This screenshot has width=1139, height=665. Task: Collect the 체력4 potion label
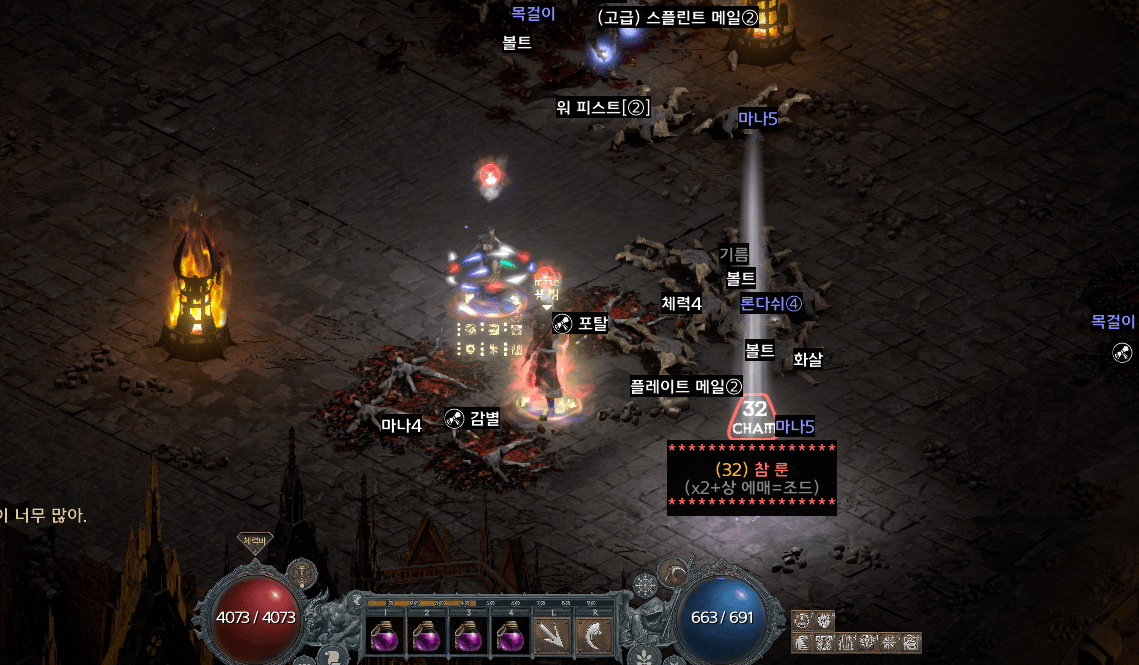pyautogui.click(x=681, y=304)
